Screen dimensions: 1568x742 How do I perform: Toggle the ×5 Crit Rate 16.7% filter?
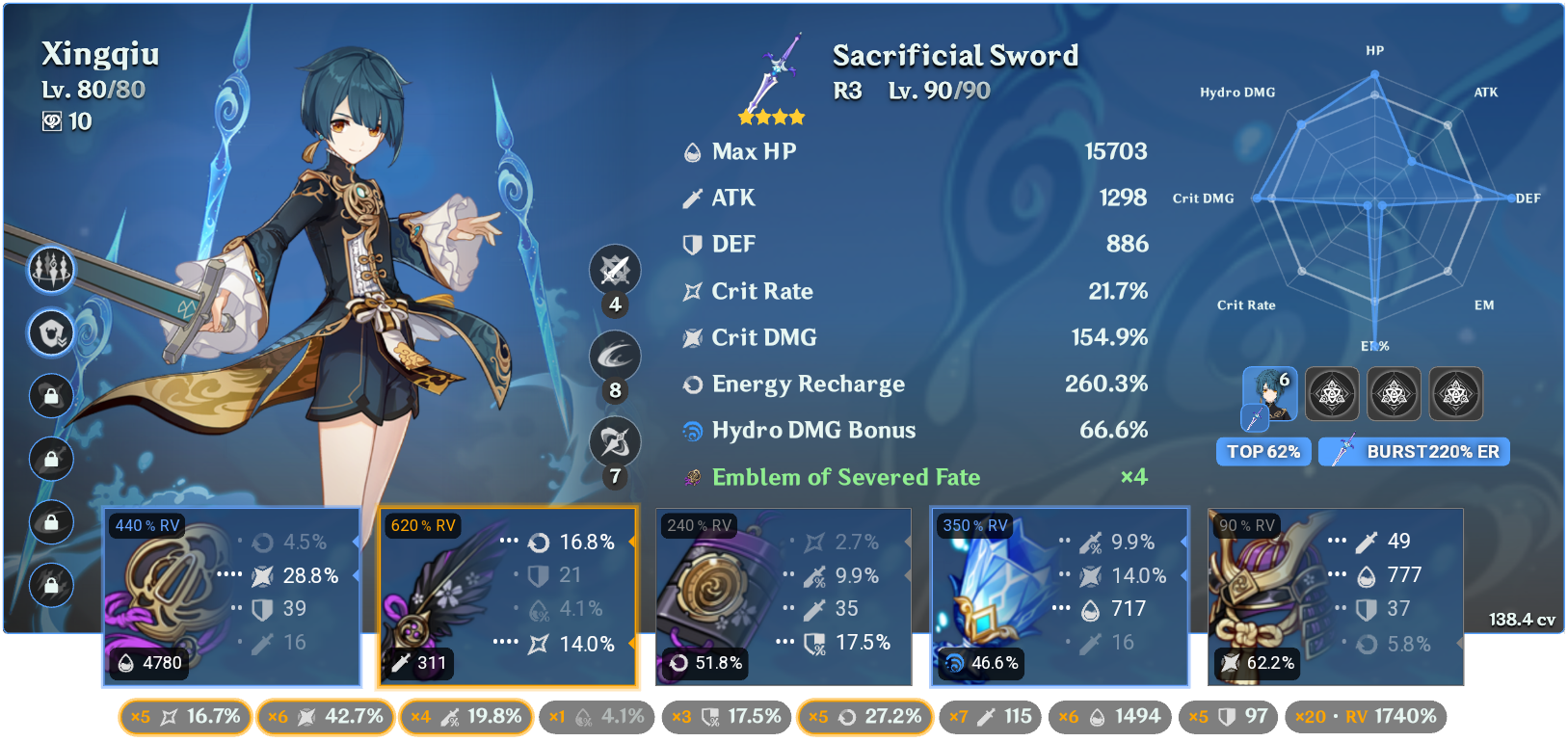(184, 717)
